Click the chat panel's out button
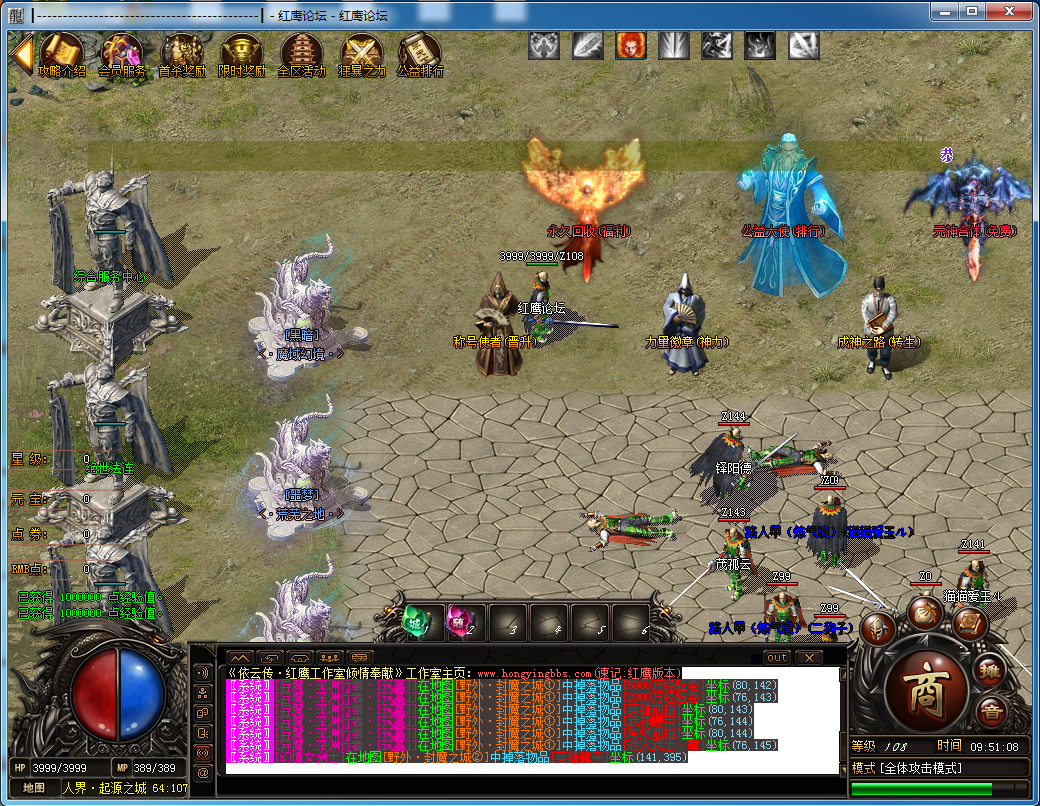 click(x=777, y=658)
